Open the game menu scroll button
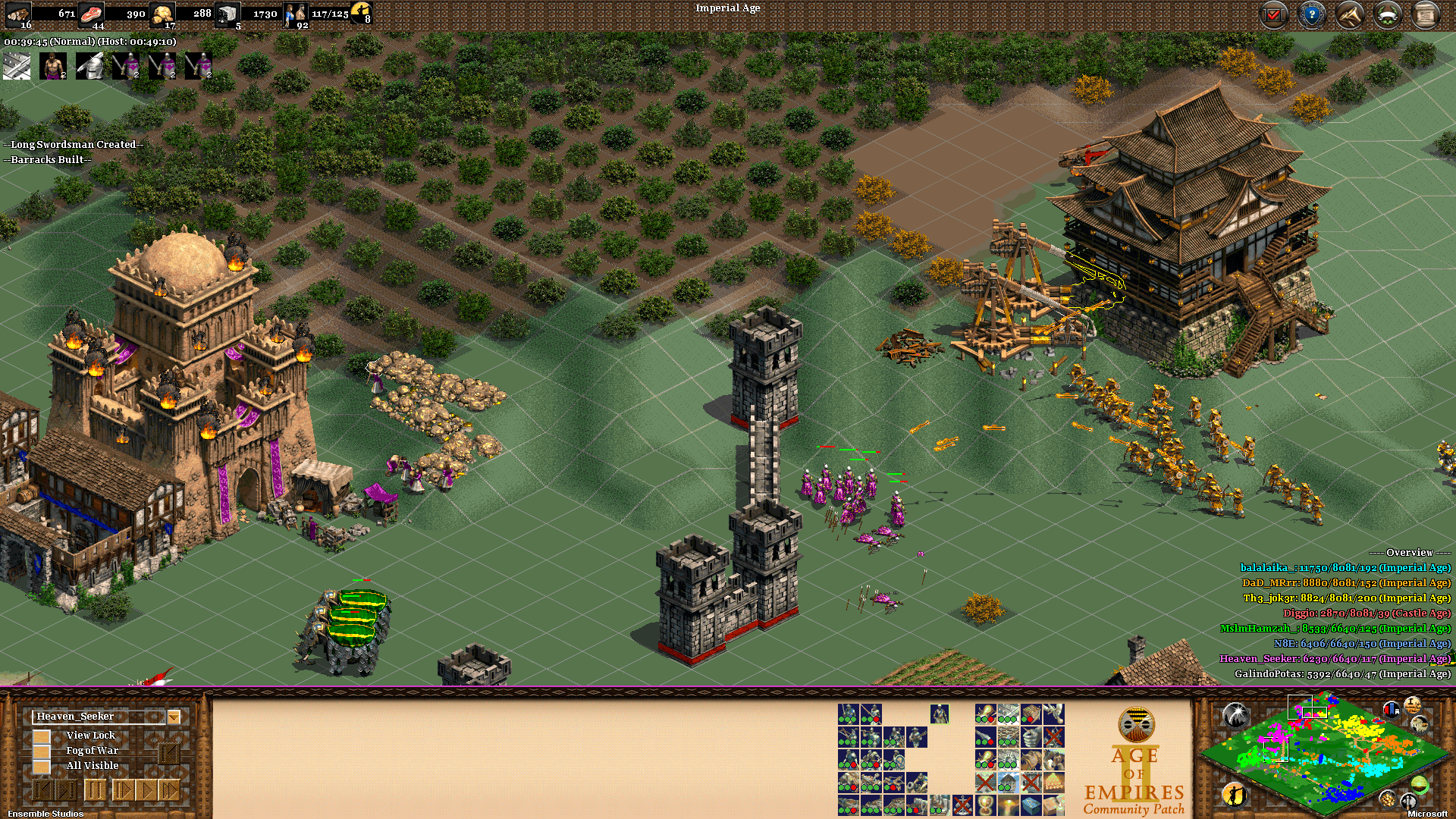 (x=1426, y=14)
